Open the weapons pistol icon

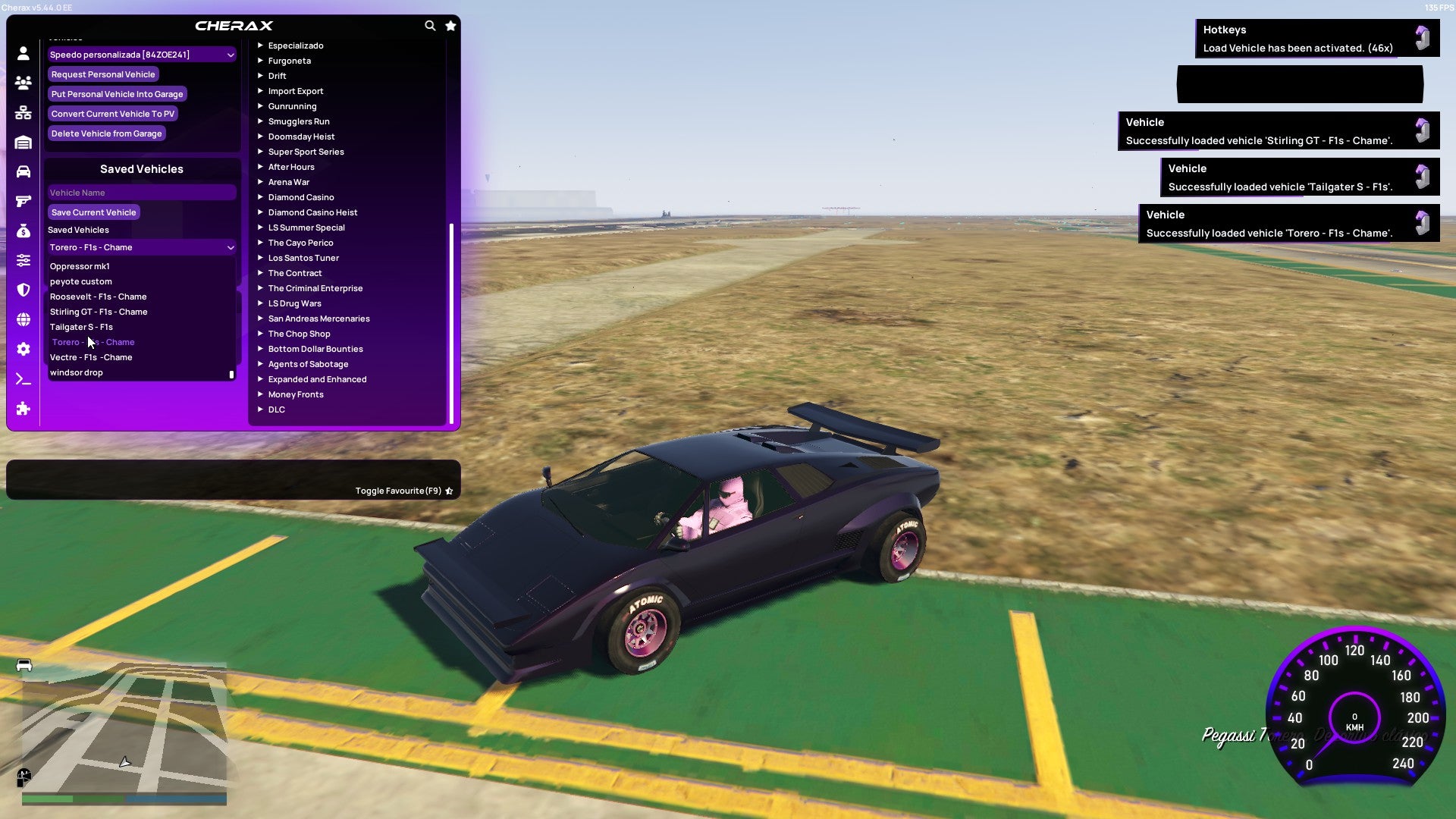[x=24, y=200]
